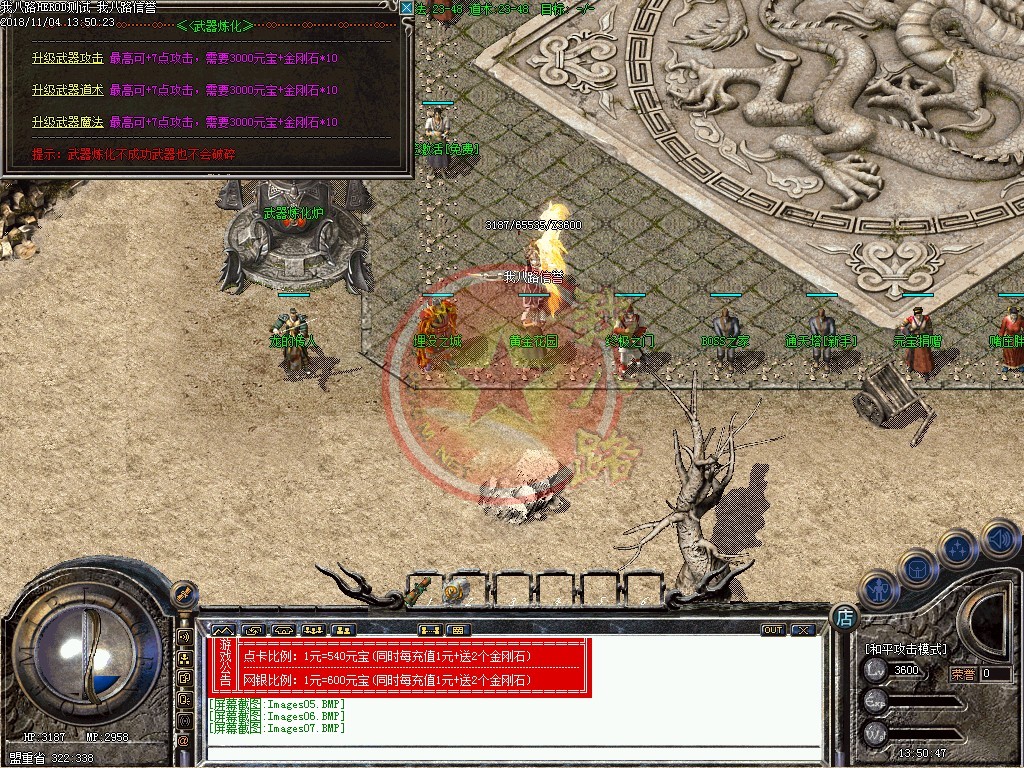Image resolution: width=1024 pixels, height=768 pixels.
Task: Pick the 升级武器魔法 magic upgrade link
Action: [67, 122]
